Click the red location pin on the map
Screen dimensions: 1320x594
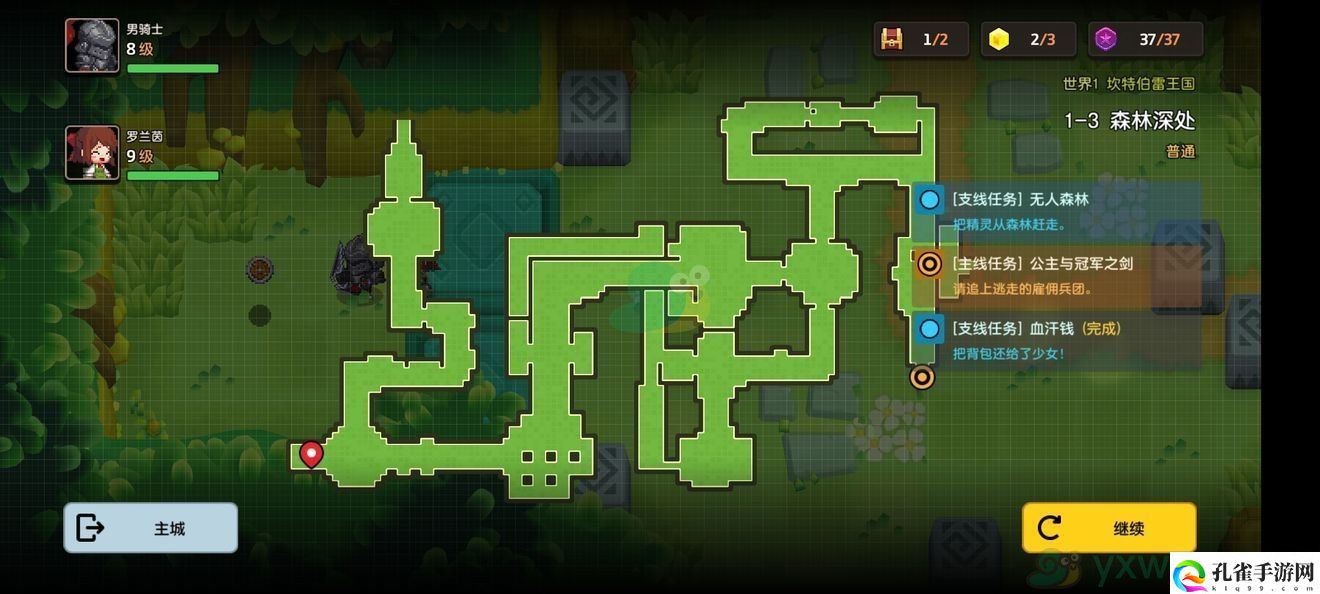(311, 454)
